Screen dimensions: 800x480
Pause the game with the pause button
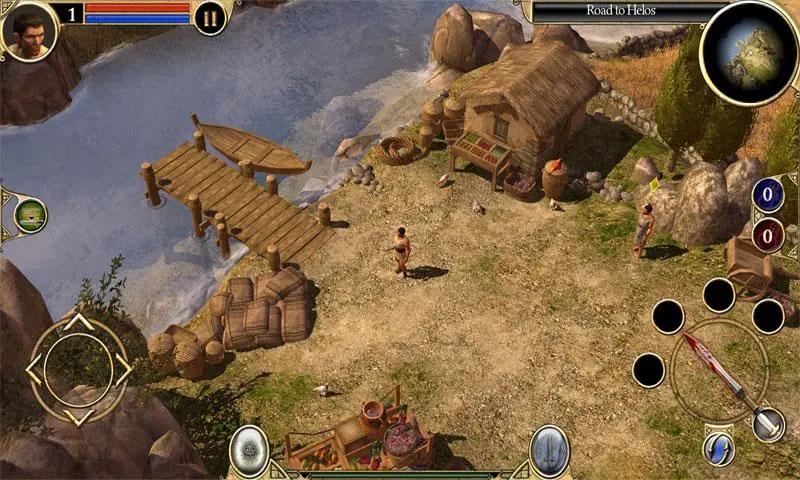pos(210,18)
